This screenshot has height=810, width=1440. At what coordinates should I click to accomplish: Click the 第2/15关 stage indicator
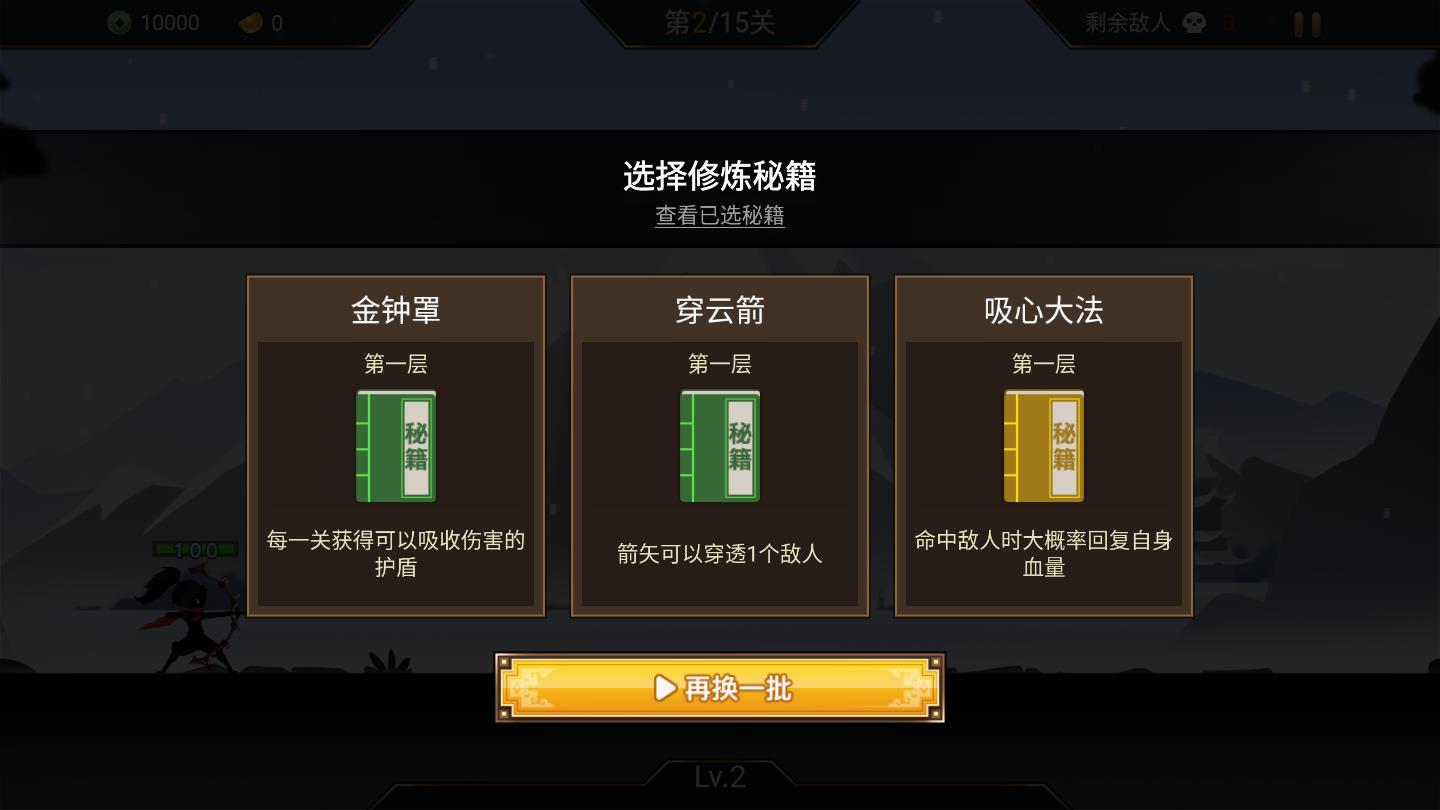[719, 21]
